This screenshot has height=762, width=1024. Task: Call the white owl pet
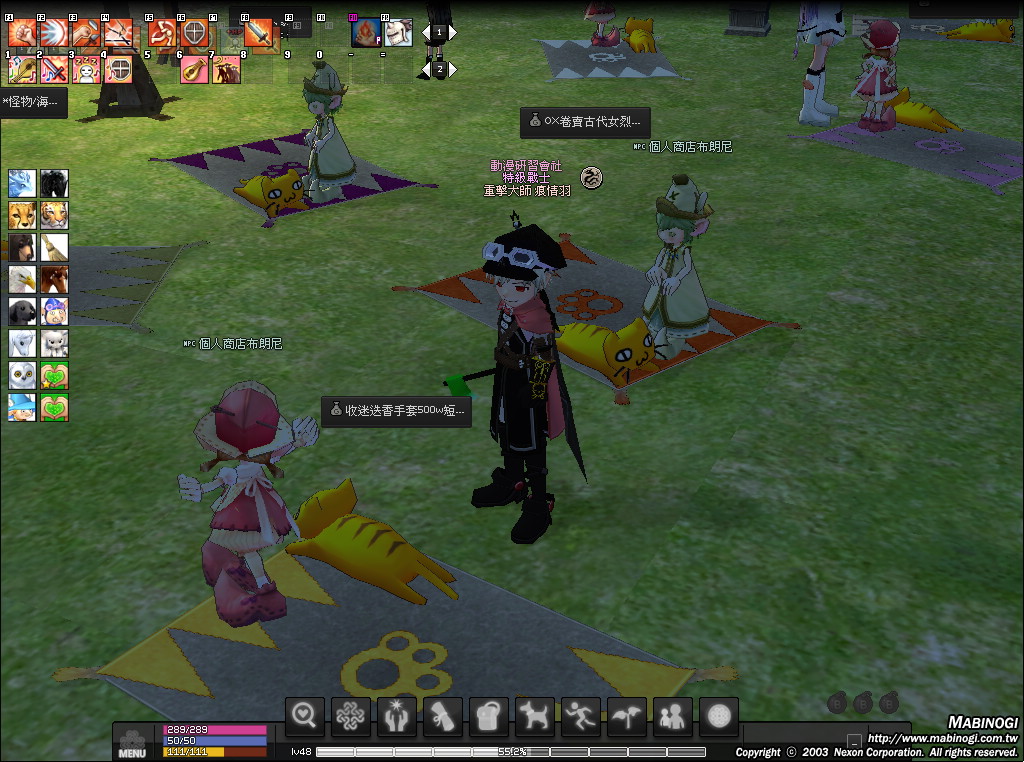22,375
